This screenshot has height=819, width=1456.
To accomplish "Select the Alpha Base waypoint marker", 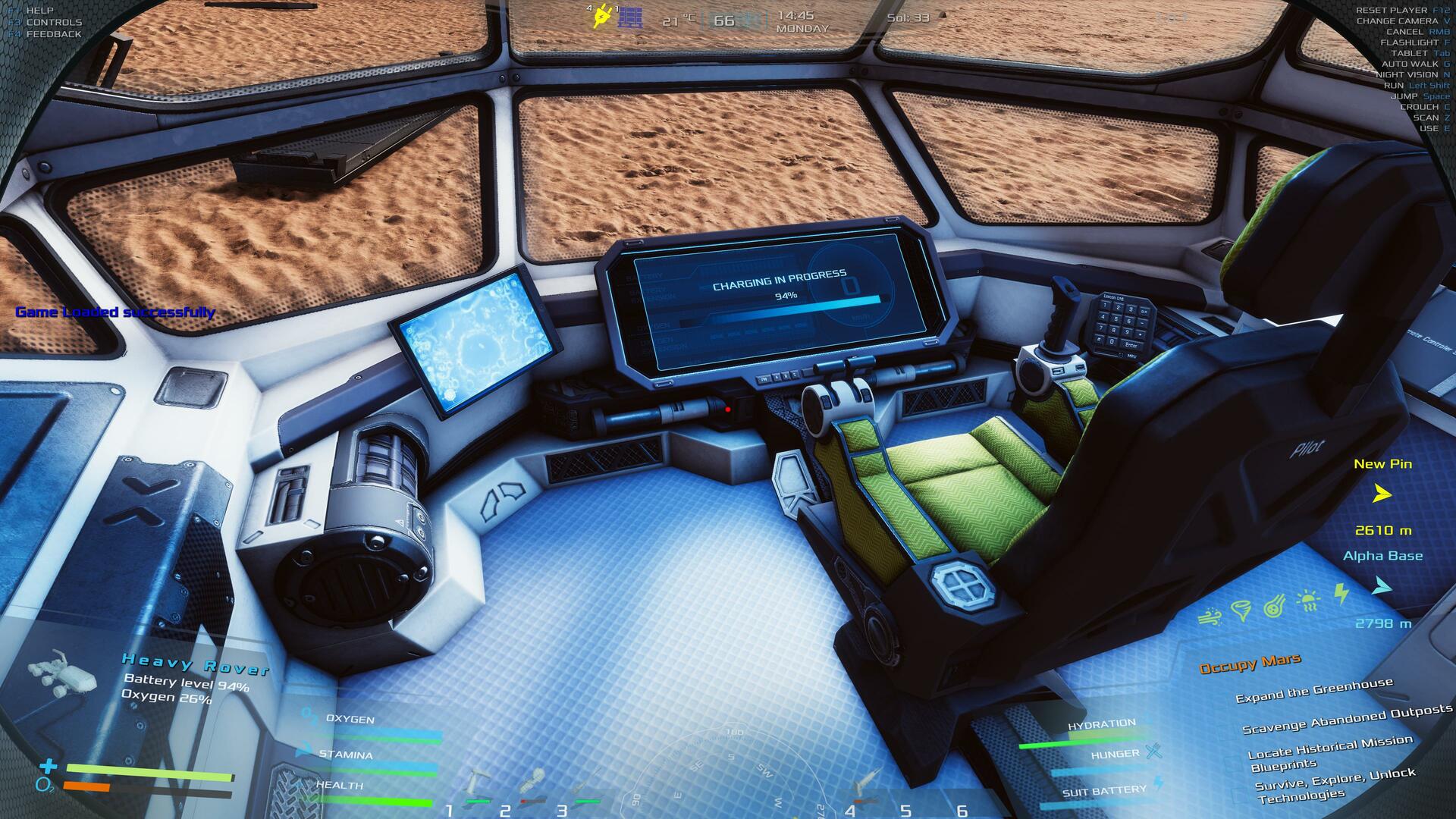I will [x=1382, y=586].
